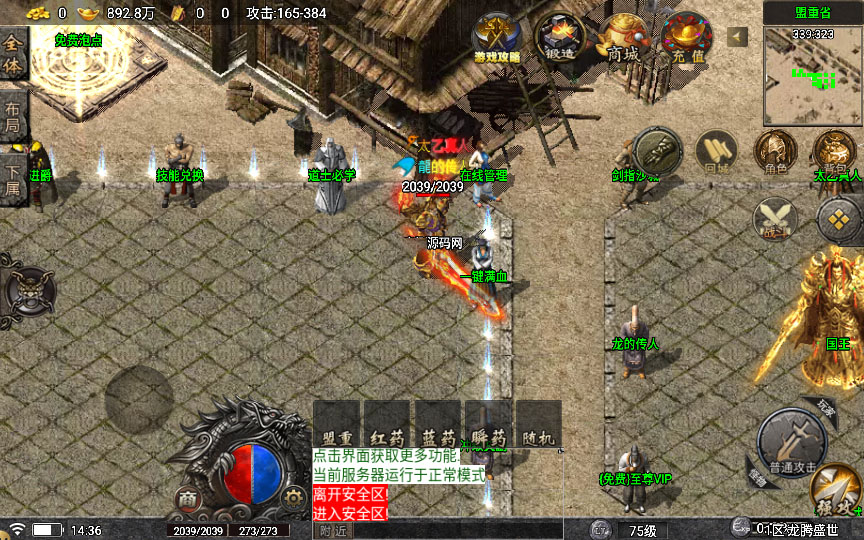Tap the crossed-swords 战斗 button

(x=775, y=219)
